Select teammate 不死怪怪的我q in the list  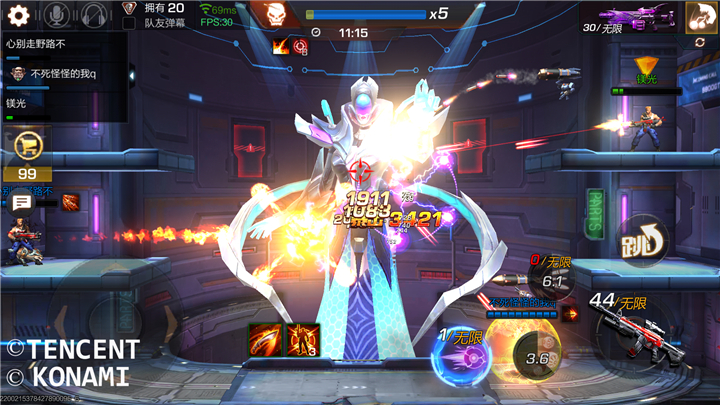[60, 73]
